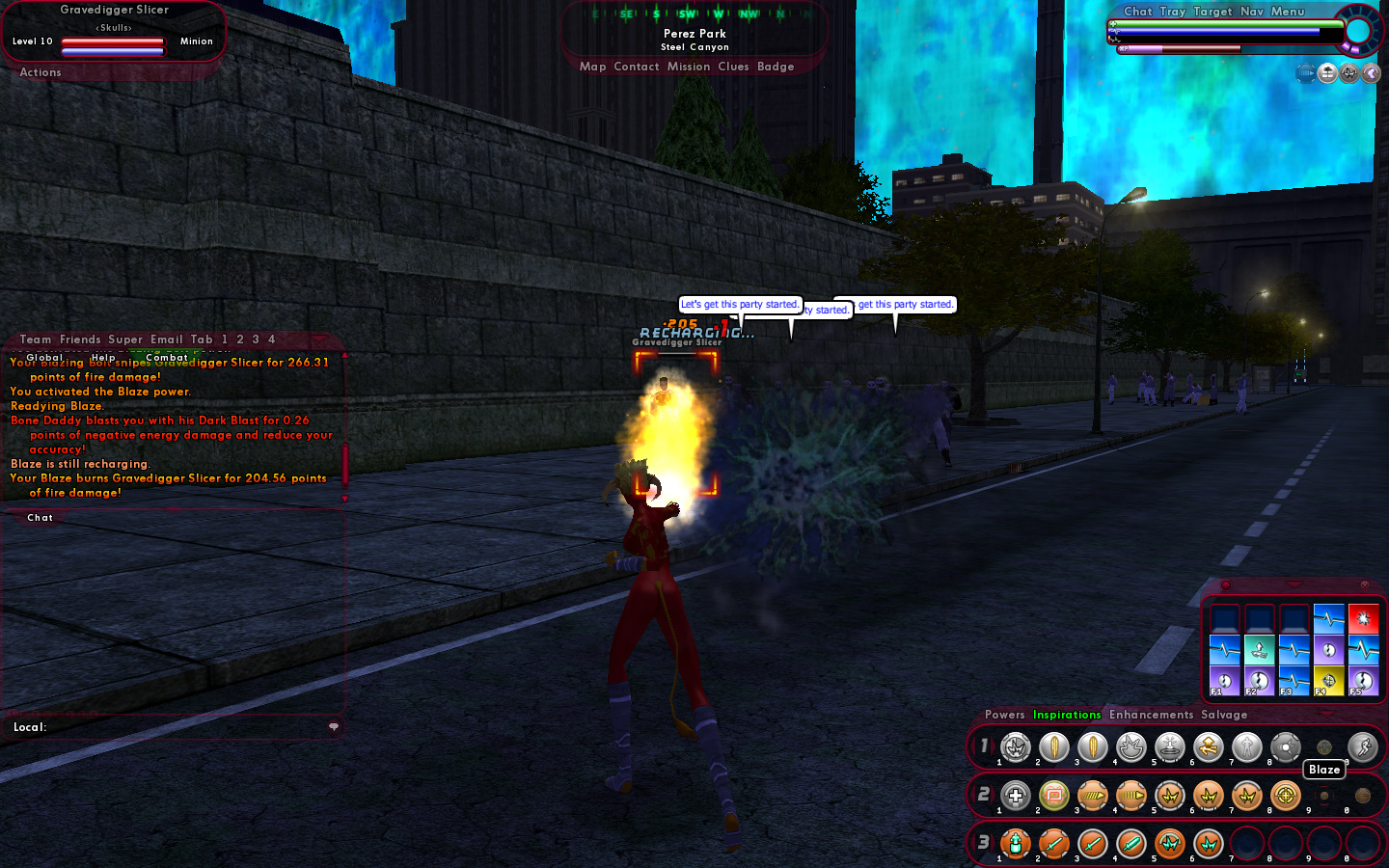Switch to the Team chat tab
This screenshot has height=868, width=1389.
[36, 339]
